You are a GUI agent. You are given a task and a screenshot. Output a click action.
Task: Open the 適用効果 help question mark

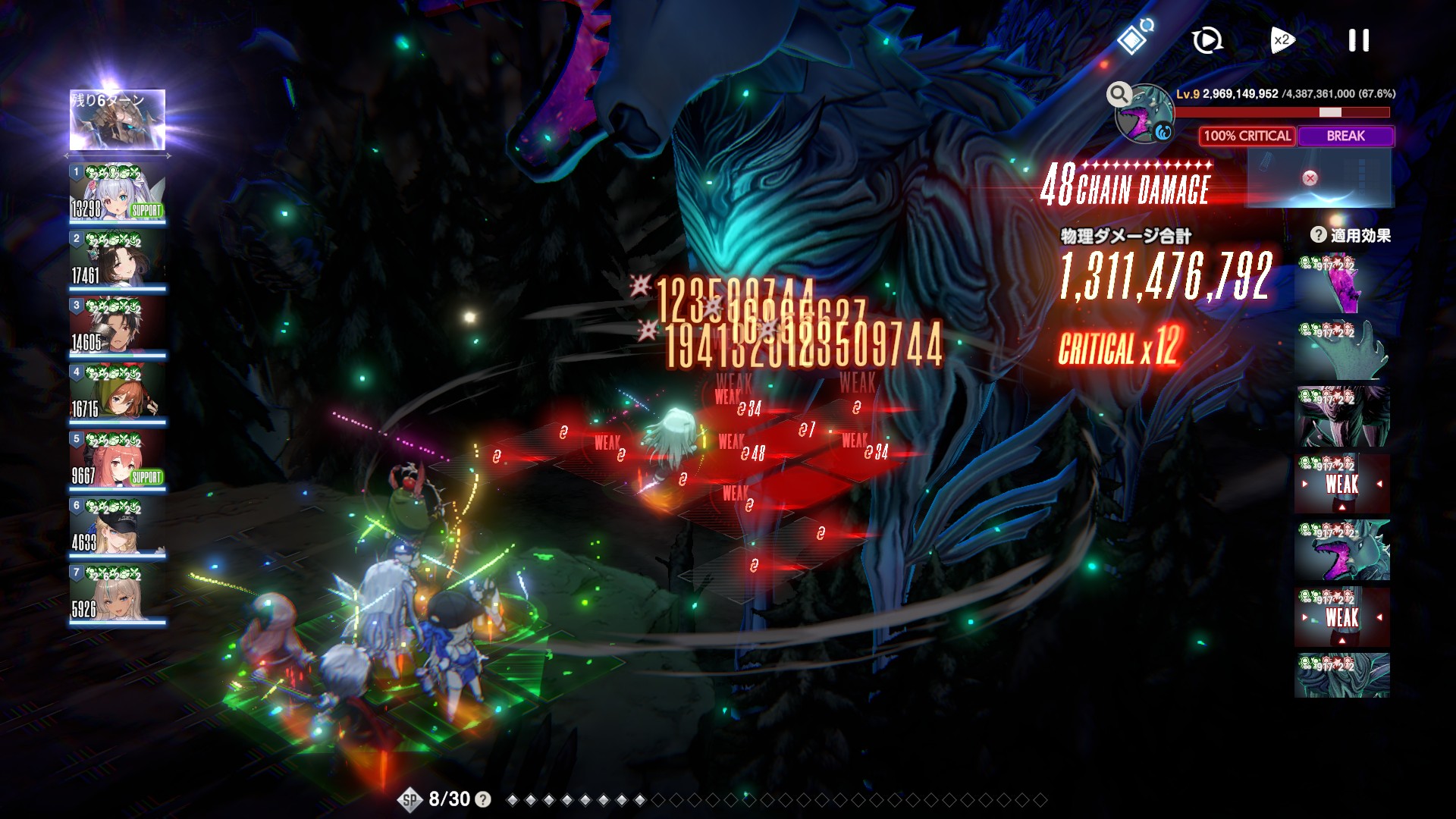(x=1318, y=235)
